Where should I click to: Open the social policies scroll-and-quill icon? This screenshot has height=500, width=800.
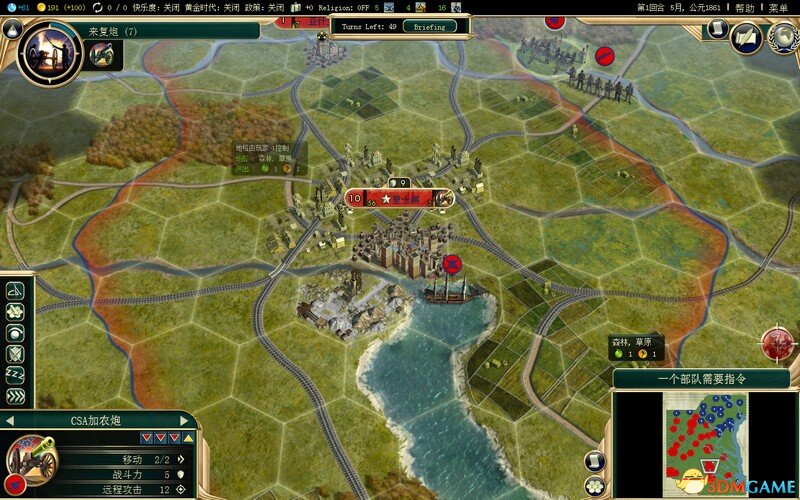pyautogui.click(x=745, y=37)
